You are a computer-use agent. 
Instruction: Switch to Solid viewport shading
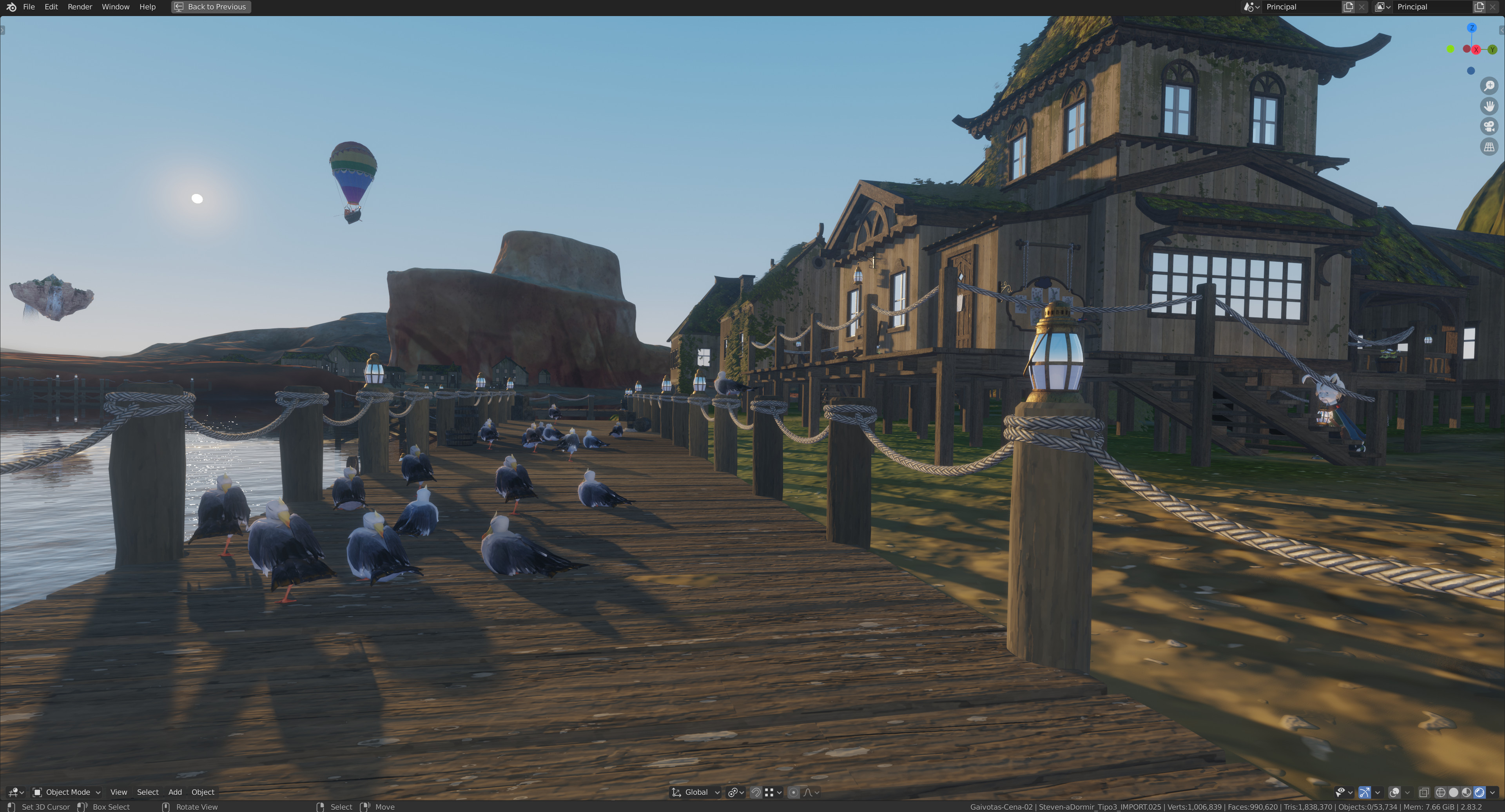(x=1454, y=793)
